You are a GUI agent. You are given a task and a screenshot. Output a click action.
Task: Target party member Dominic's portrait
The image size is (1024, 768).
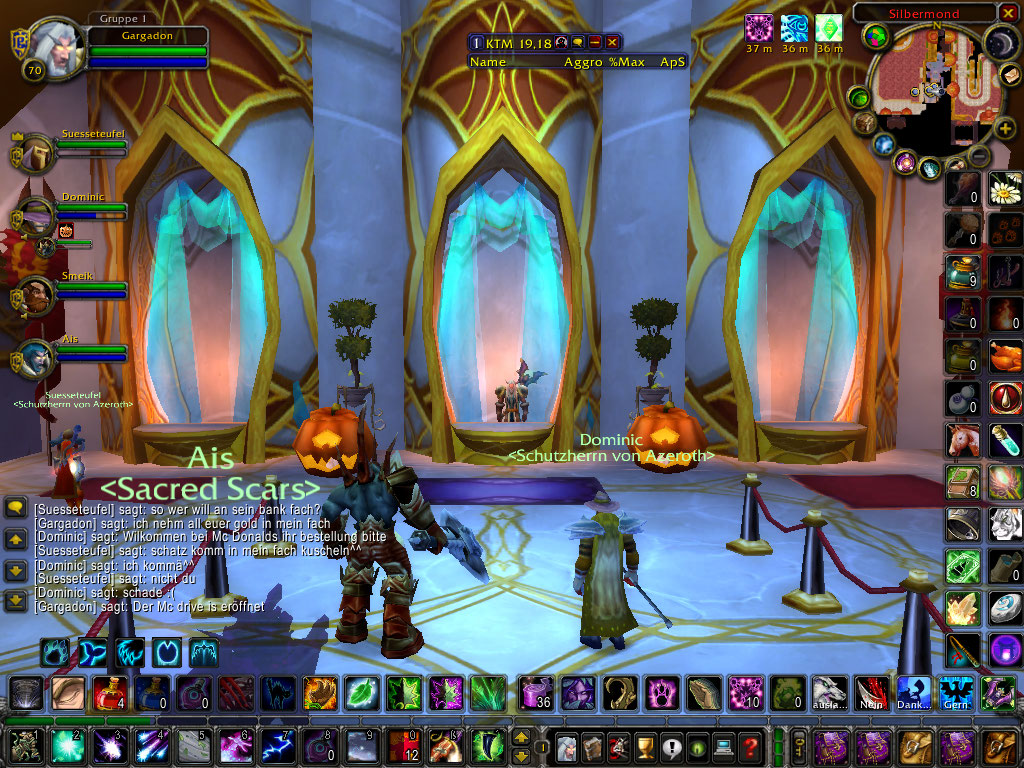click(x=37, y=217)
